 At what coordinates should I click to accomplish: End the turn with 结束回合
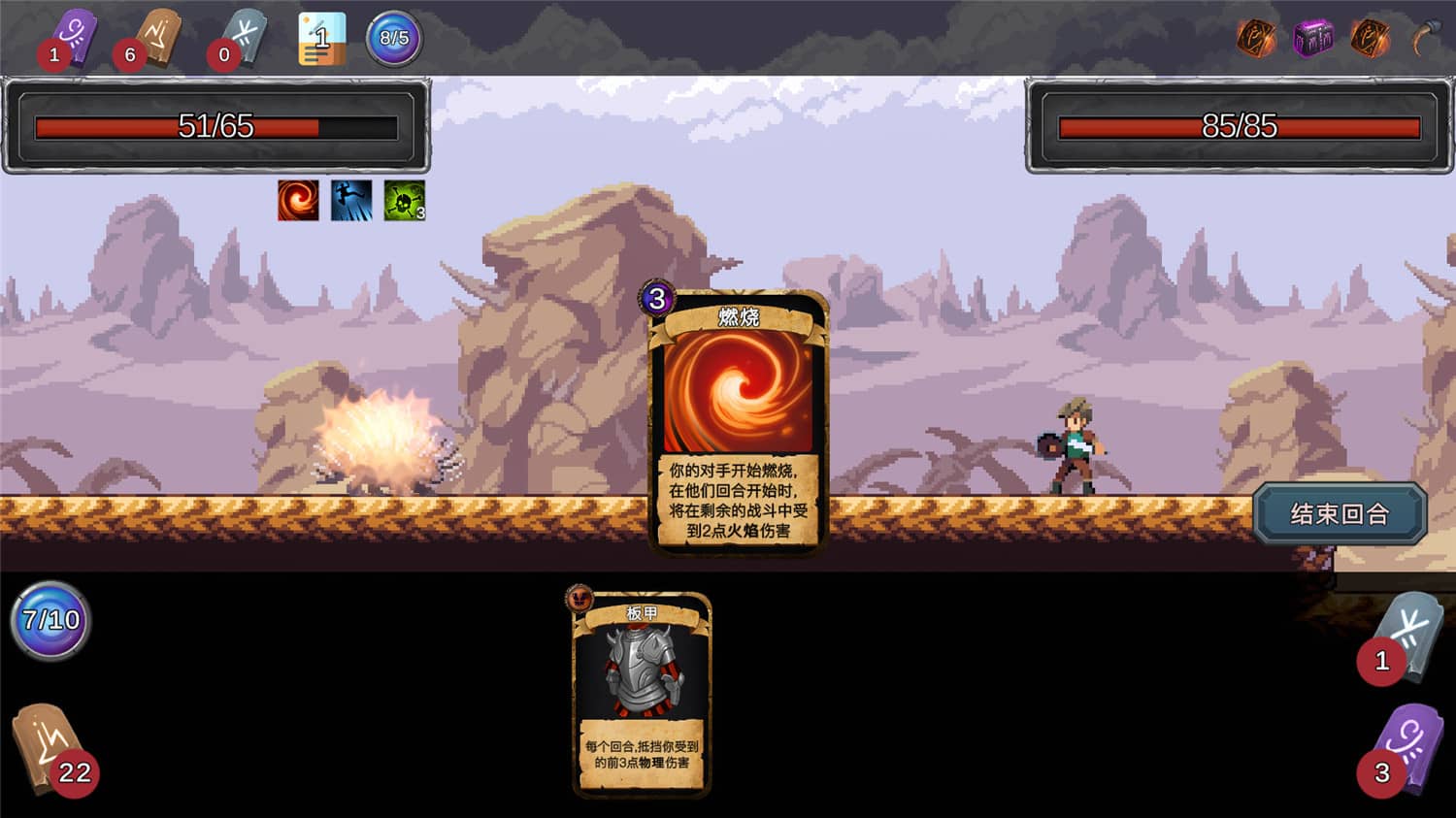coord(1340,513)
